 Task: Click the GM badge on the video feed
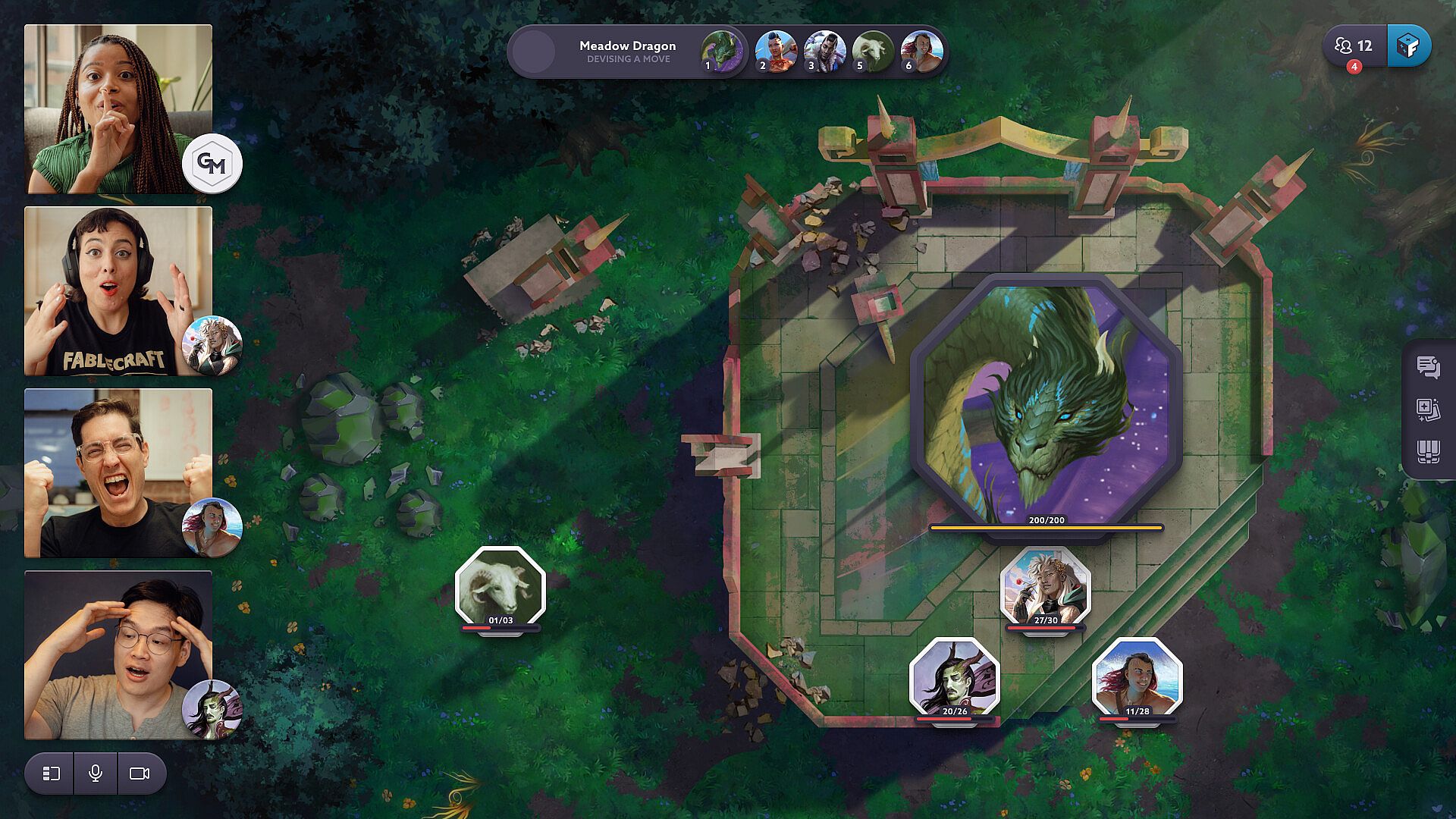(212, 163)
